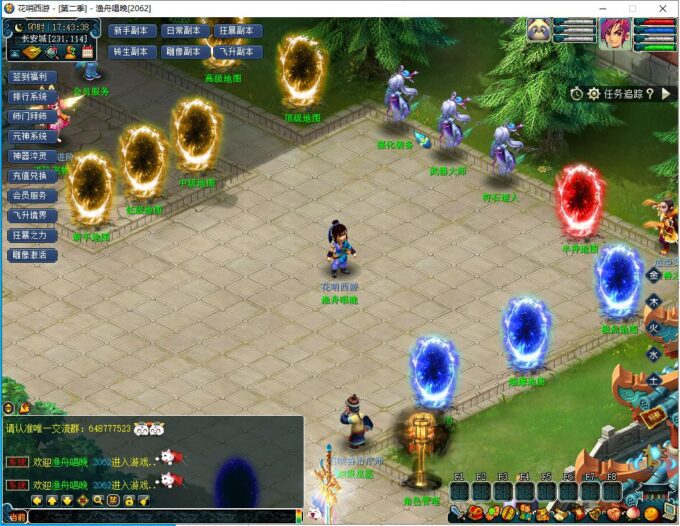Open the 充值兑换 recharge exchange
This screenshot has width=680, height=526.
(32, 175)
